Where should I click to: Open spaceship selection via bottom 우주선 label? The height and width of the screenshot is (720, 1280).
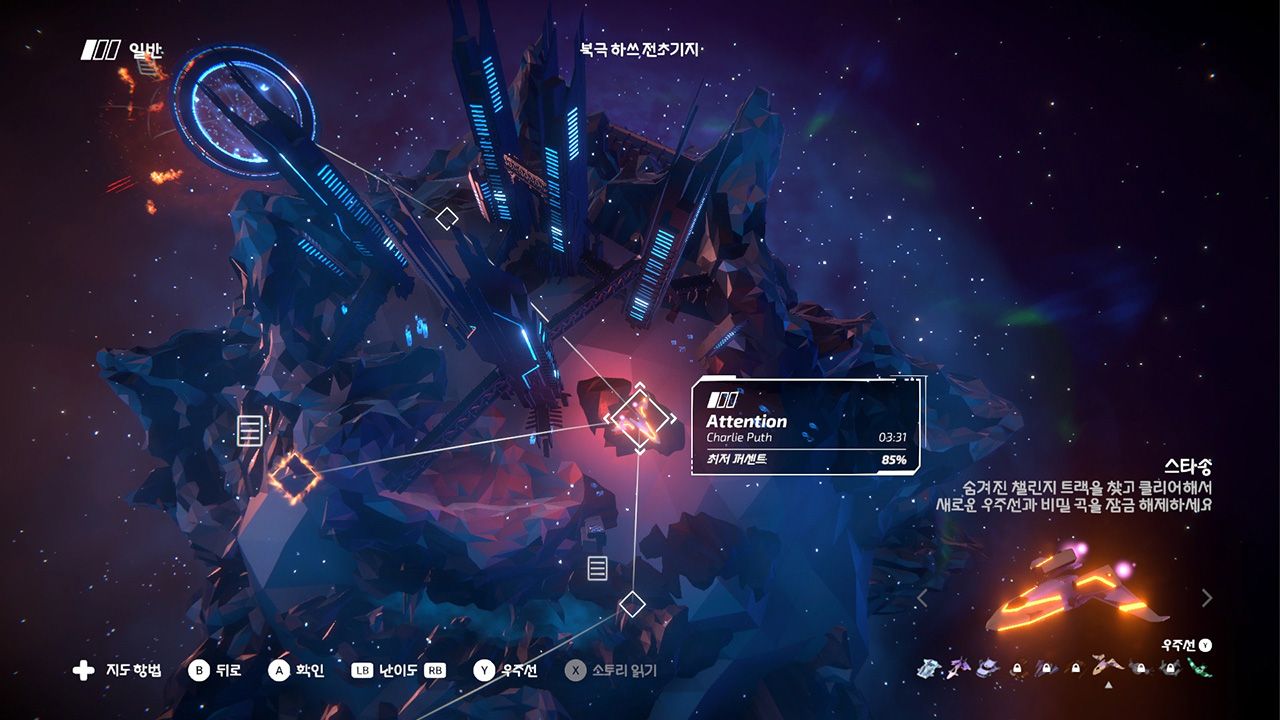pos(519,671)
